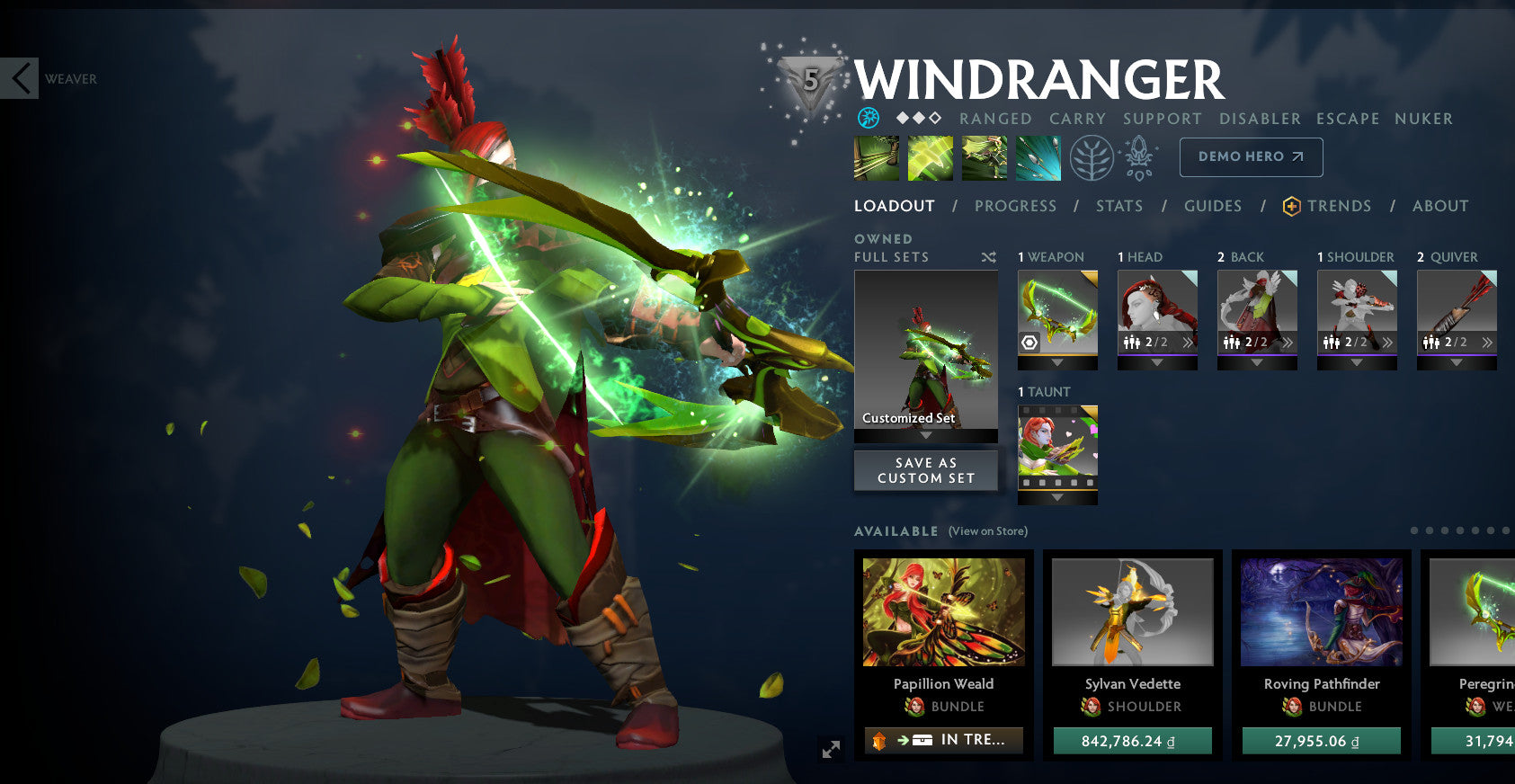Click the shuffle icon beside Full Sets
This screenshot has height=784, width=1515.
click(989, 256)
